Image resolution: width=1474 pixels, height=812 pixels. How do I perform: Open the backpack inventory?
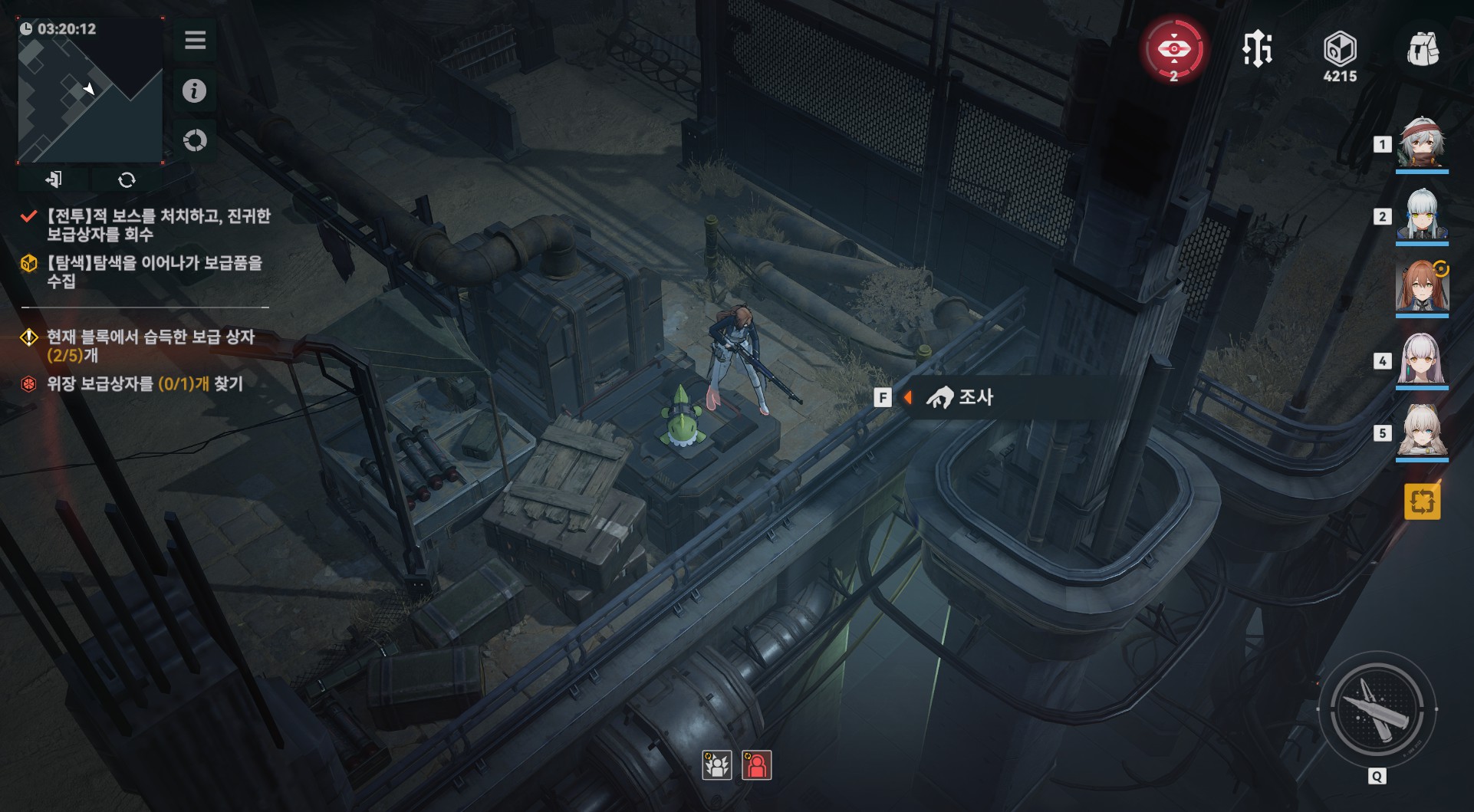(1423, 50)
